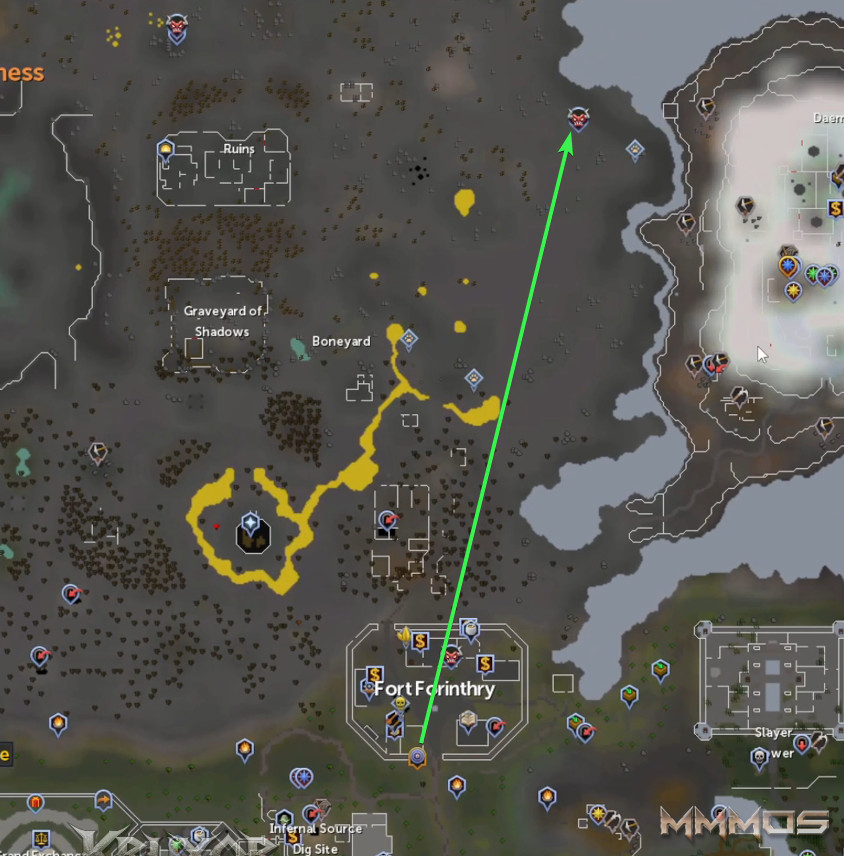Viewport: 844px width, 856px height.
Task: Select the paw marker next to the Boneyard label
Action: [x=408, y=340]
